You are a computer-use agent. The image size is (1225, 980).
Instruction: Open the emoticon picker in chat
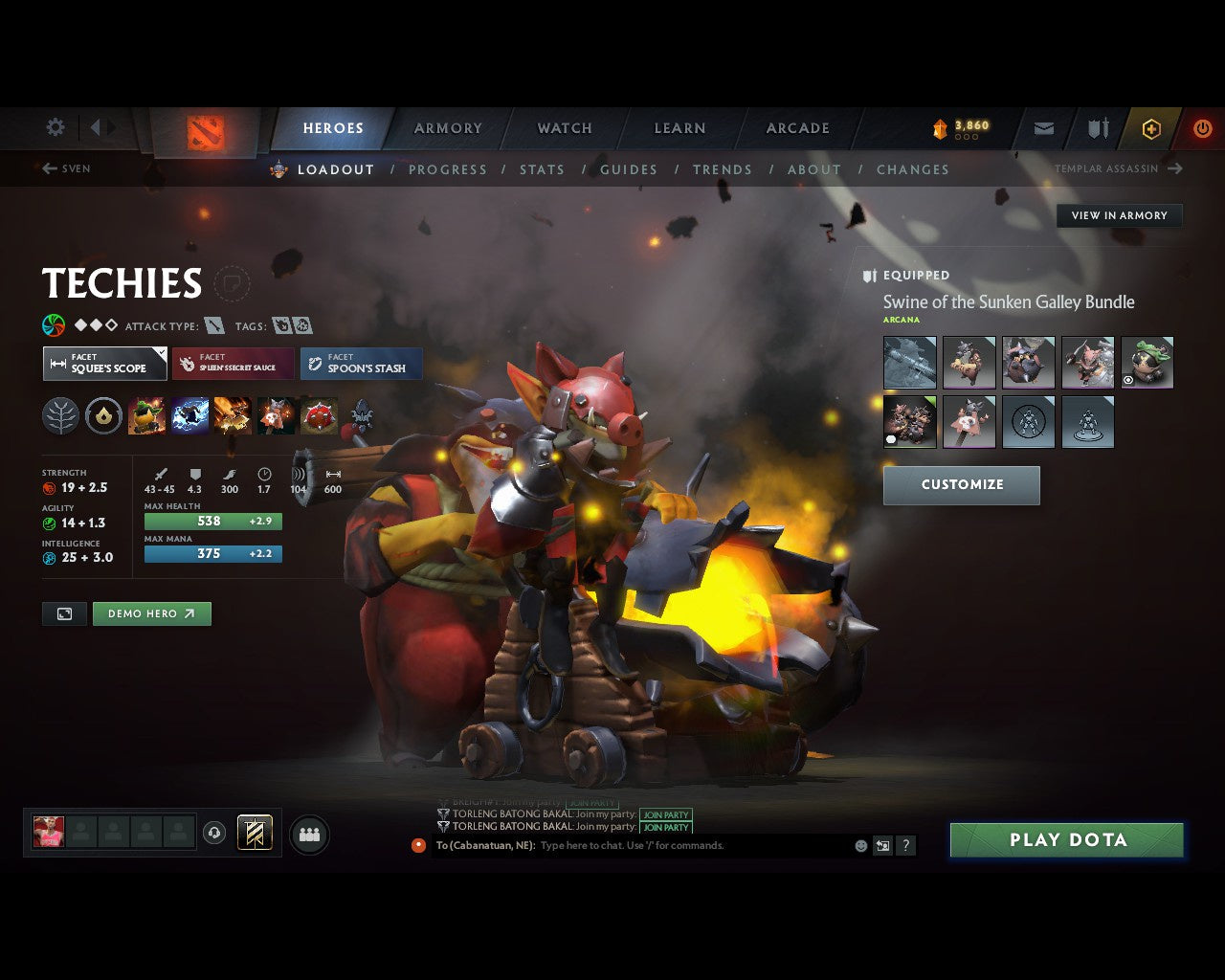(858, 845)
